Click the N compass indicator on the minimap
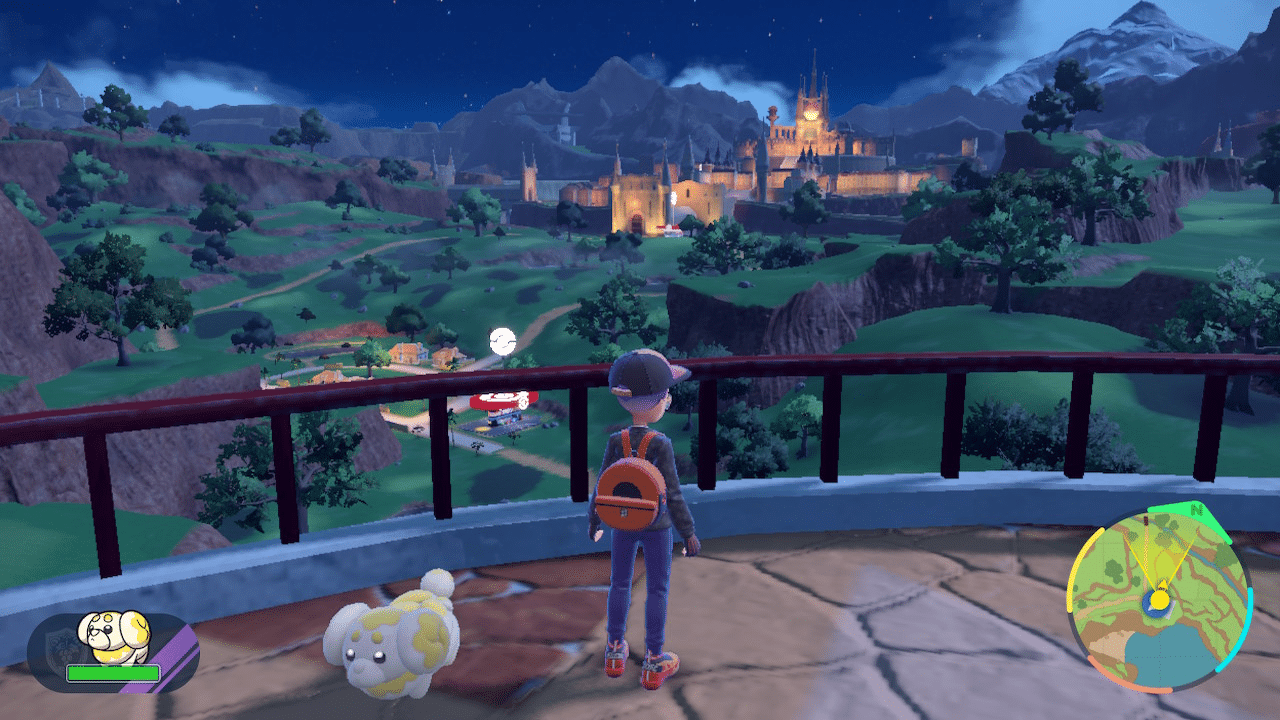The height and width of the screenshot is (720, 1280). 1197,512
